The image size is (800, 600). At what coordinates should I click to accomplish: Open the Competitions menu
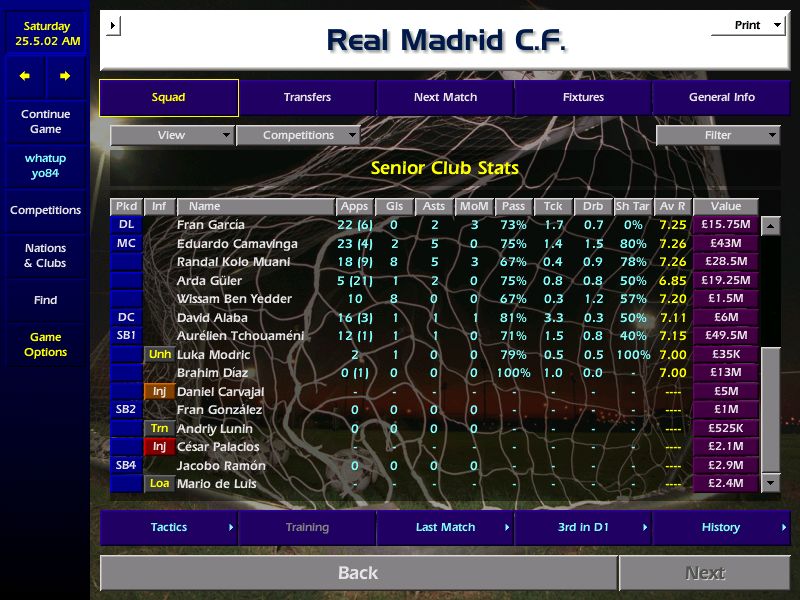(x=45, y=210)
